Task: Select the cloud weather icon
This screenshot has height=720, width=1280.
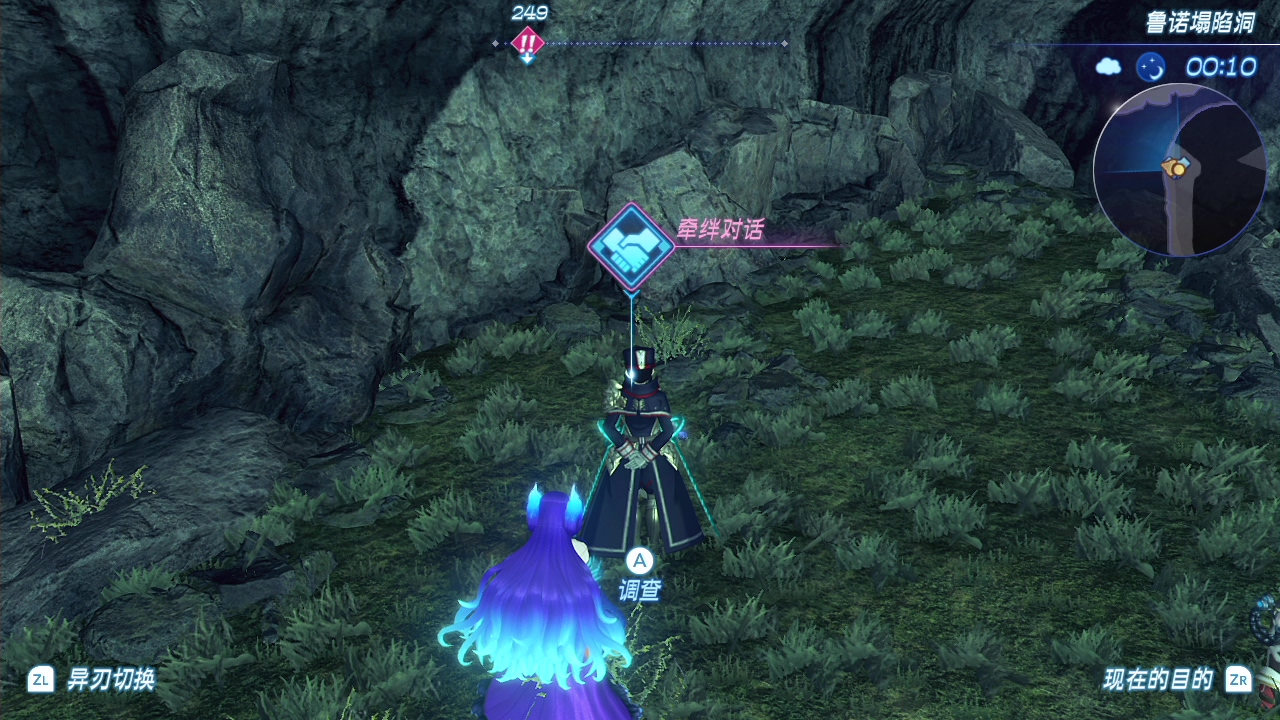Action: point(1108,67)
